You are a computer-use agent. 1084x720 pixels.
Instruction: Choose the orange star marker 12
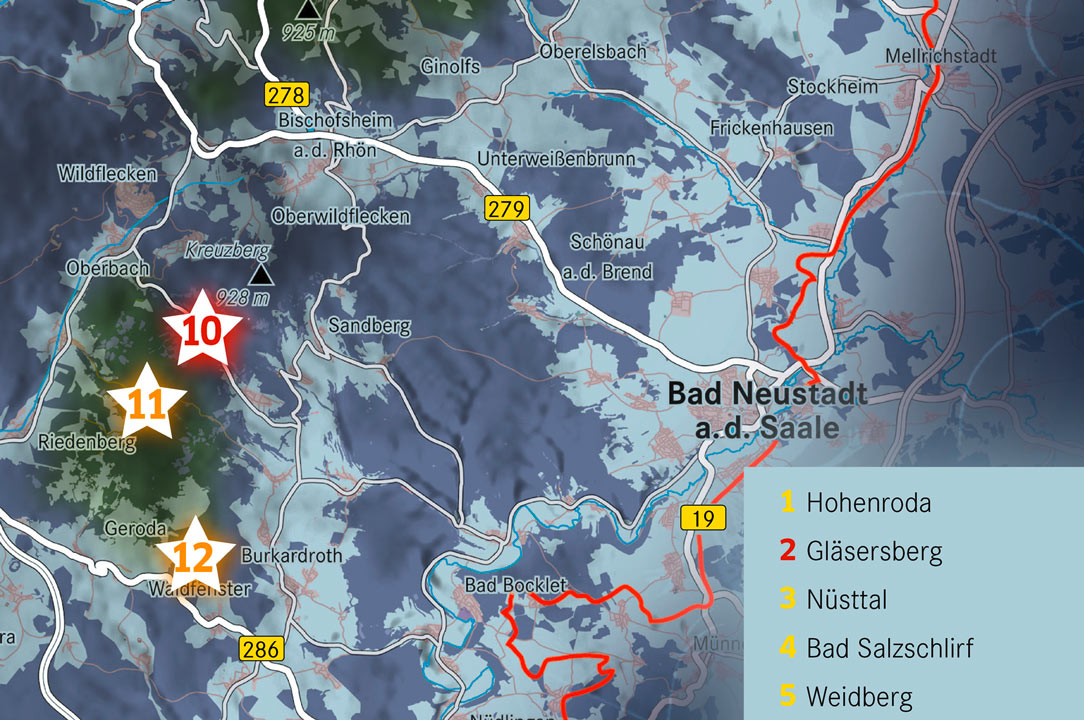tap(195, 556)
